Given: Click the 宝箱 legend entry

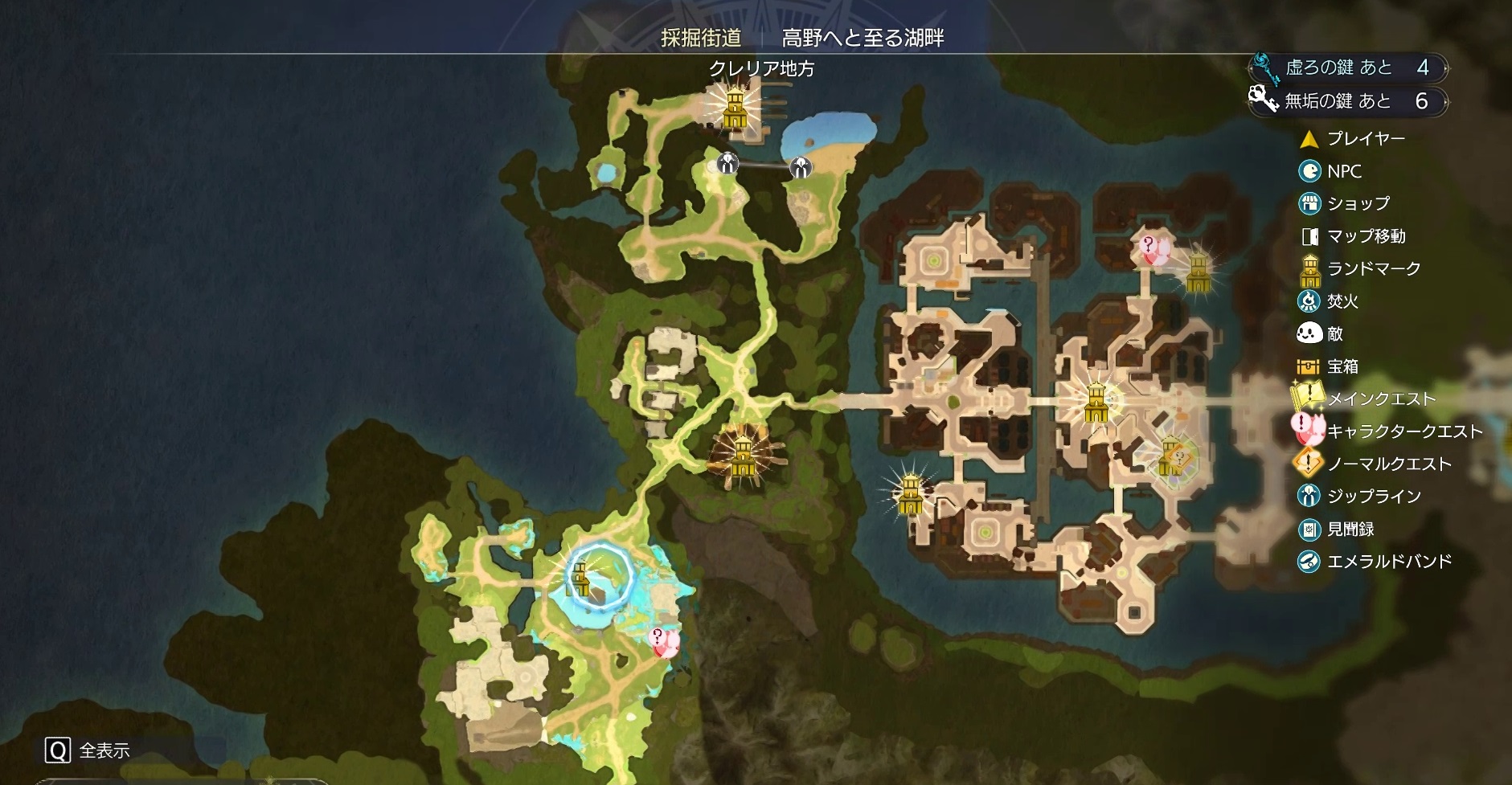Looking at the screenshot, I should (x=1342, y=366).
